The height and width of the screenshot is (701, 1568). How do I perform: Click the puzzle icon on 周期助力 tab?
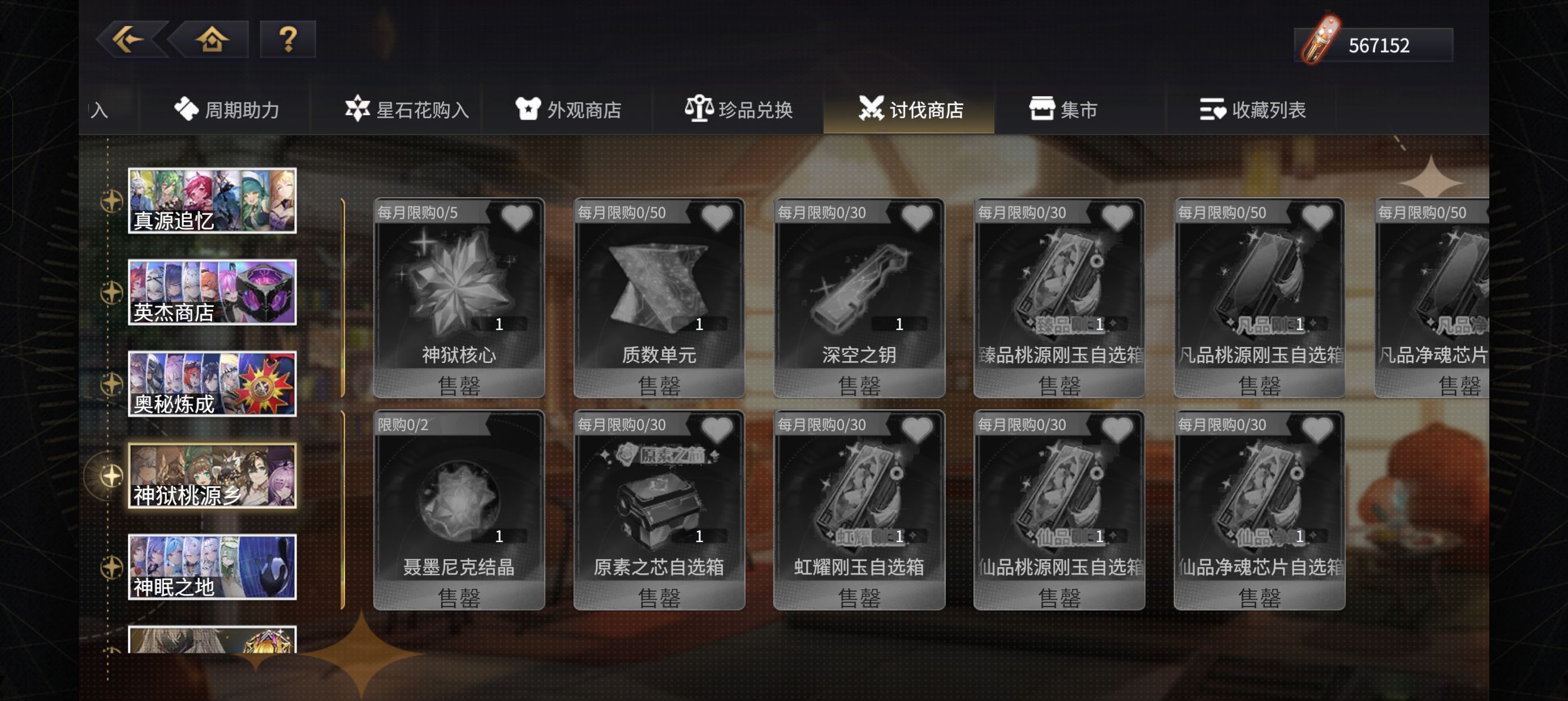187,110
